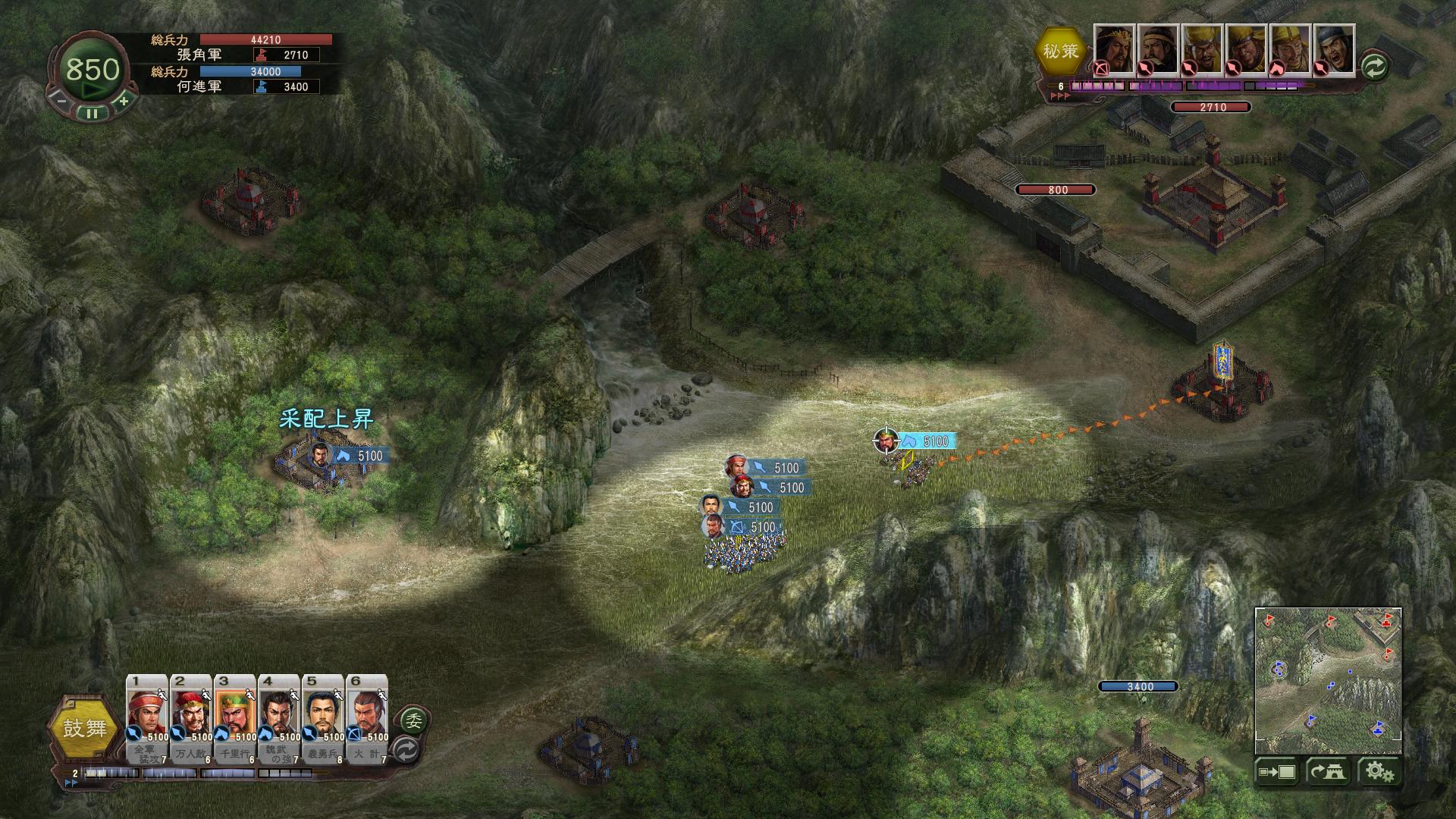Viewport: 1456px width, 819px height.
Task: Toggle the green 委 delegate button
Action: (414, 719)
